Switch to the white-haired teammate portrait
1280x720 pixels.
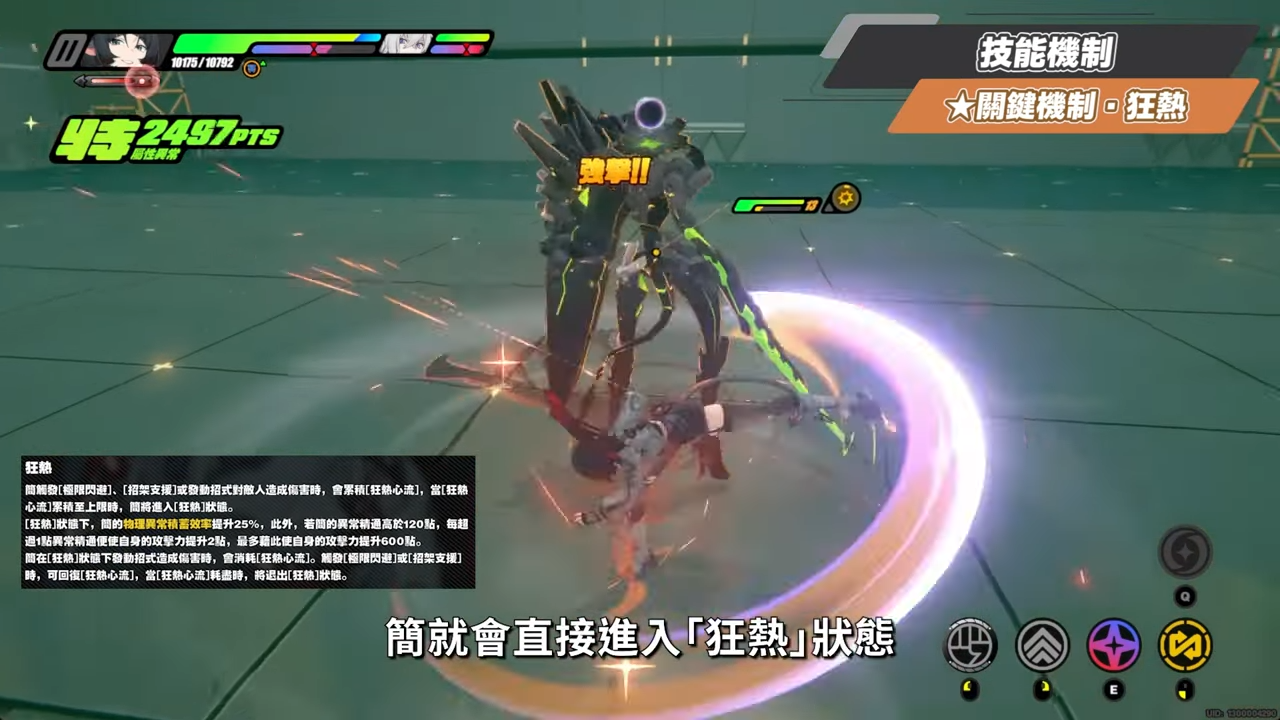coord(406,44)
